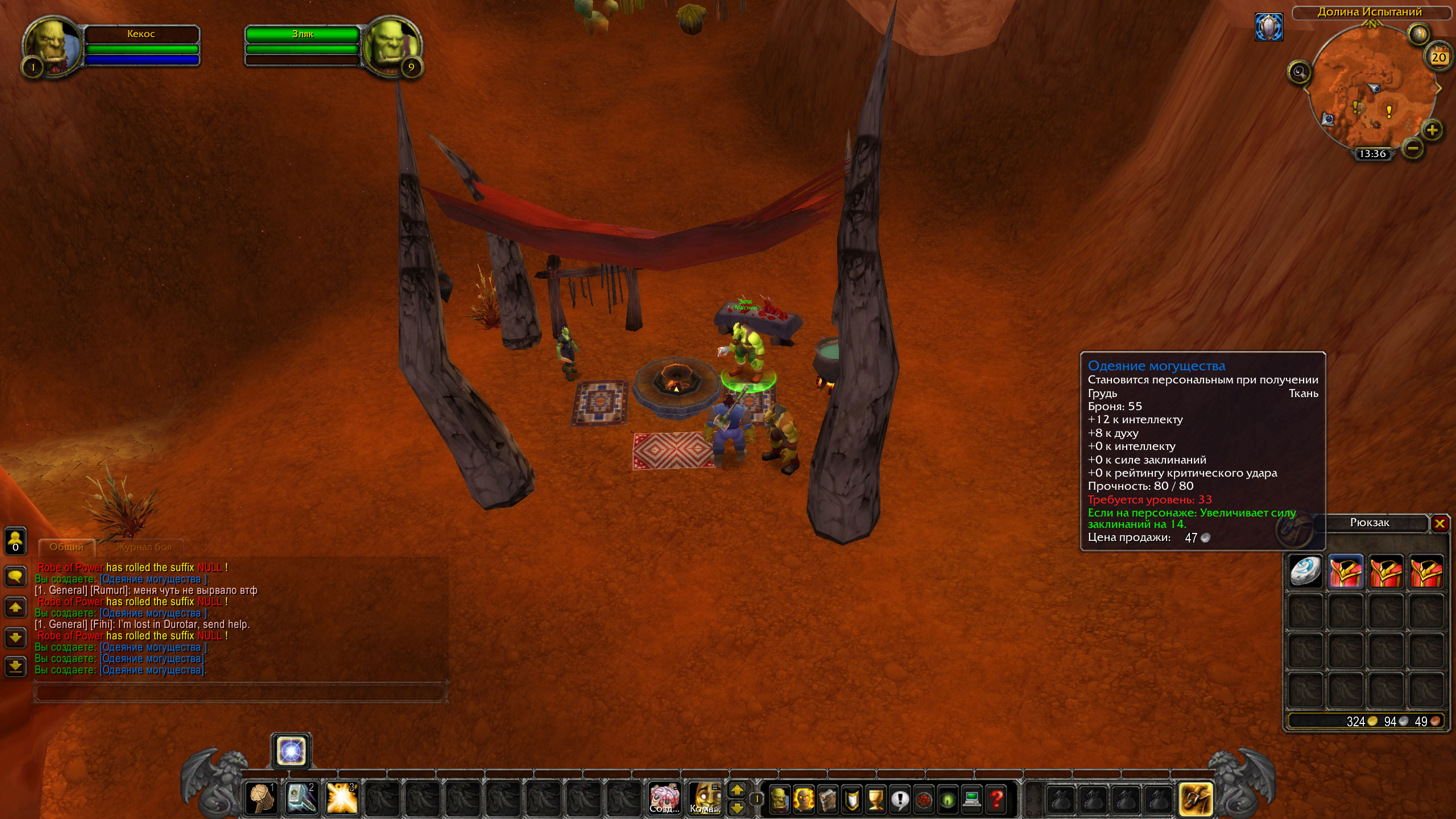Select the white disc item in the backpack

point(1305,572)
